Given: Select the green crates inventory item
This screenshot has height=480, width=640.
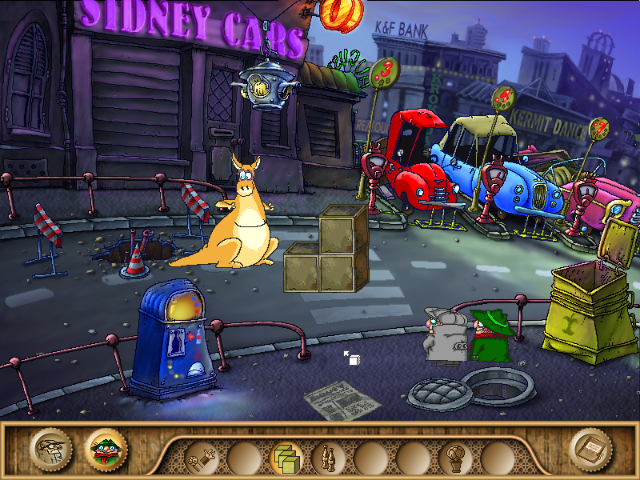Looking at the screenshot, I should point(287,459).
